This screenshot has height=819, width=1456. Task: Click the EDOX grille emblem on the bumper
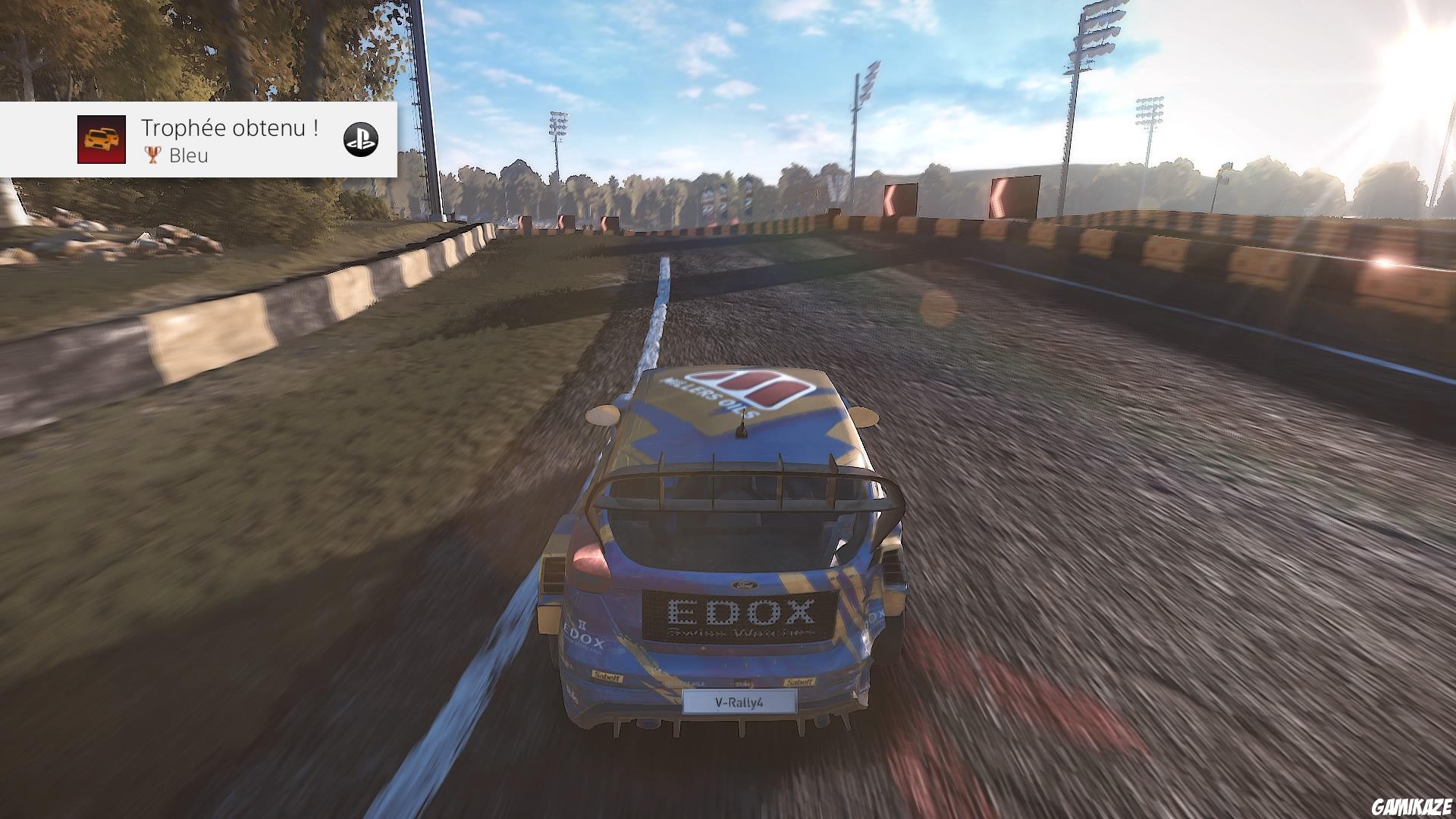click(x=739, y=610)
